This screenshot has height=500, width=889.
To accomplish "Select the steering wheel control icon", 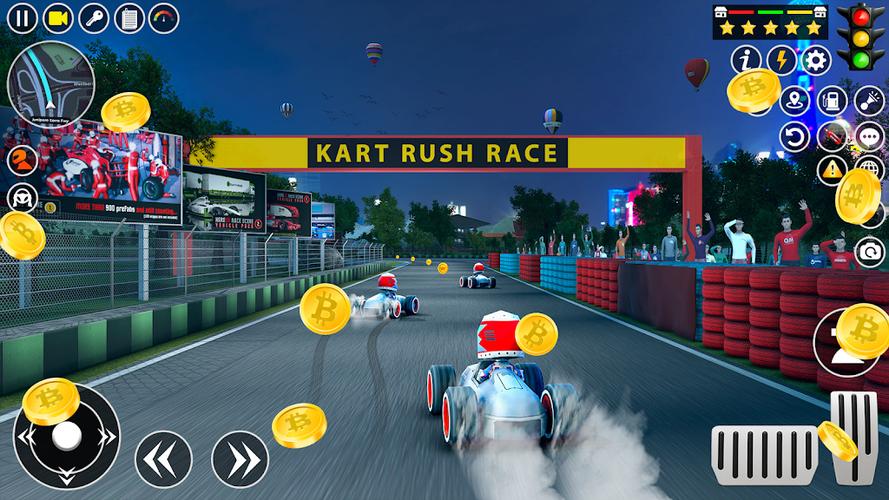I will tap(22, 197).
